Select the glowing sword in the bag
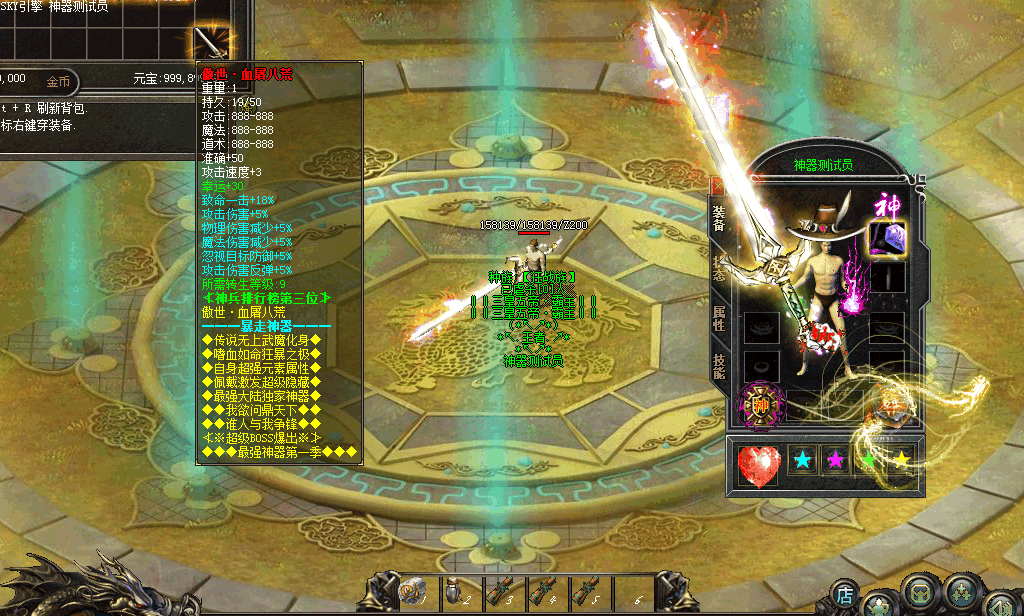 pyautogui.click(x=211, y=43)
